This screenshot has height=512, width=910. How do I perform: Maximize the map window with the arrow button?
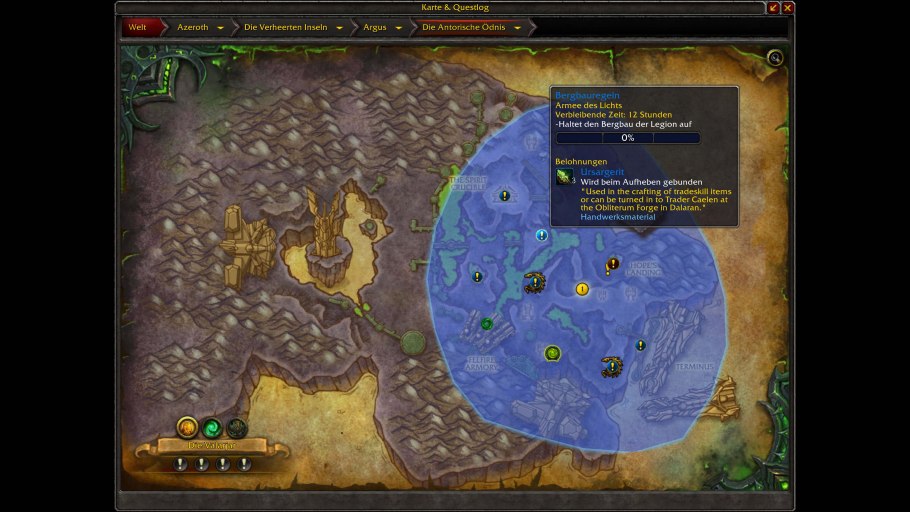tap(773, 8)
